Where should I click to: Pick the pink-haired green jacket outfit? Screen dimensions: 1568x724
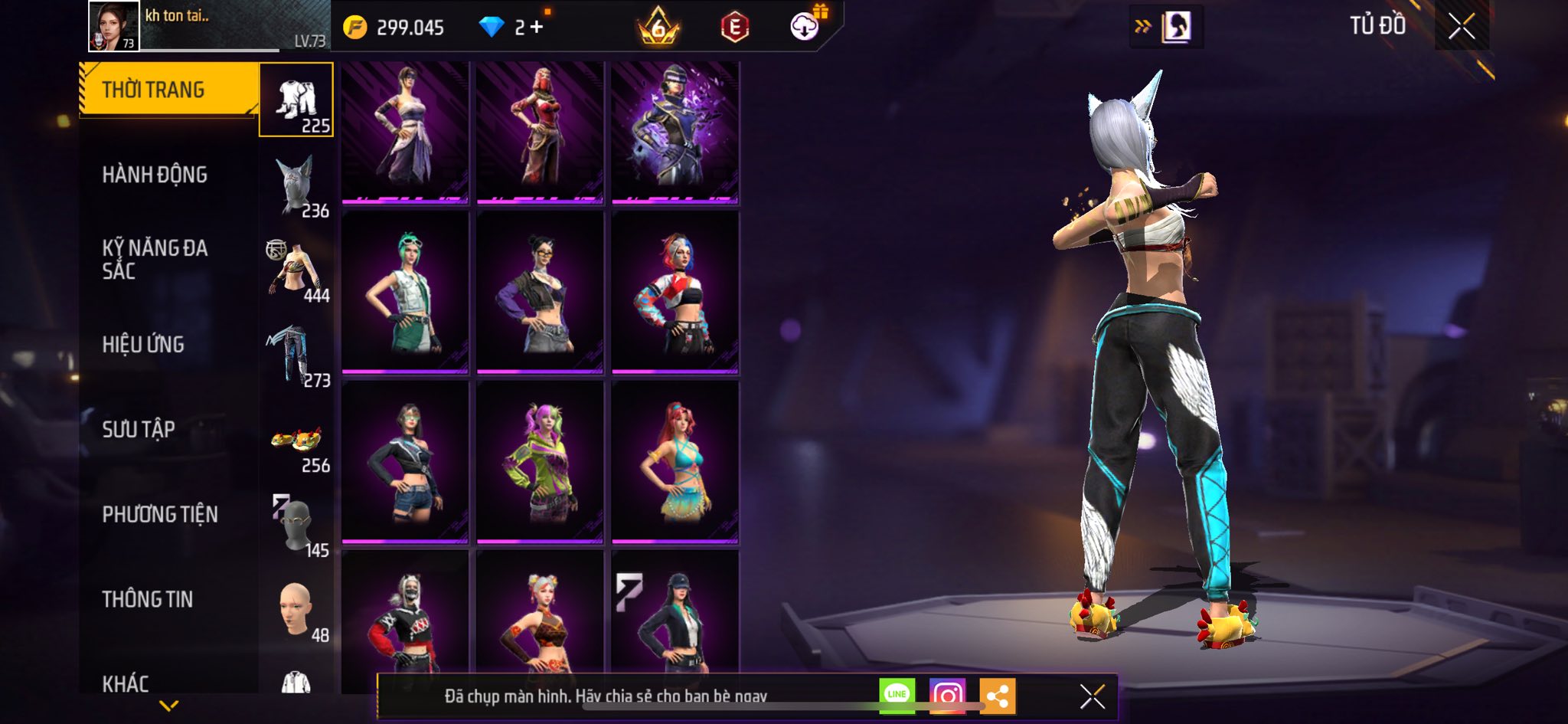(540, 461)
